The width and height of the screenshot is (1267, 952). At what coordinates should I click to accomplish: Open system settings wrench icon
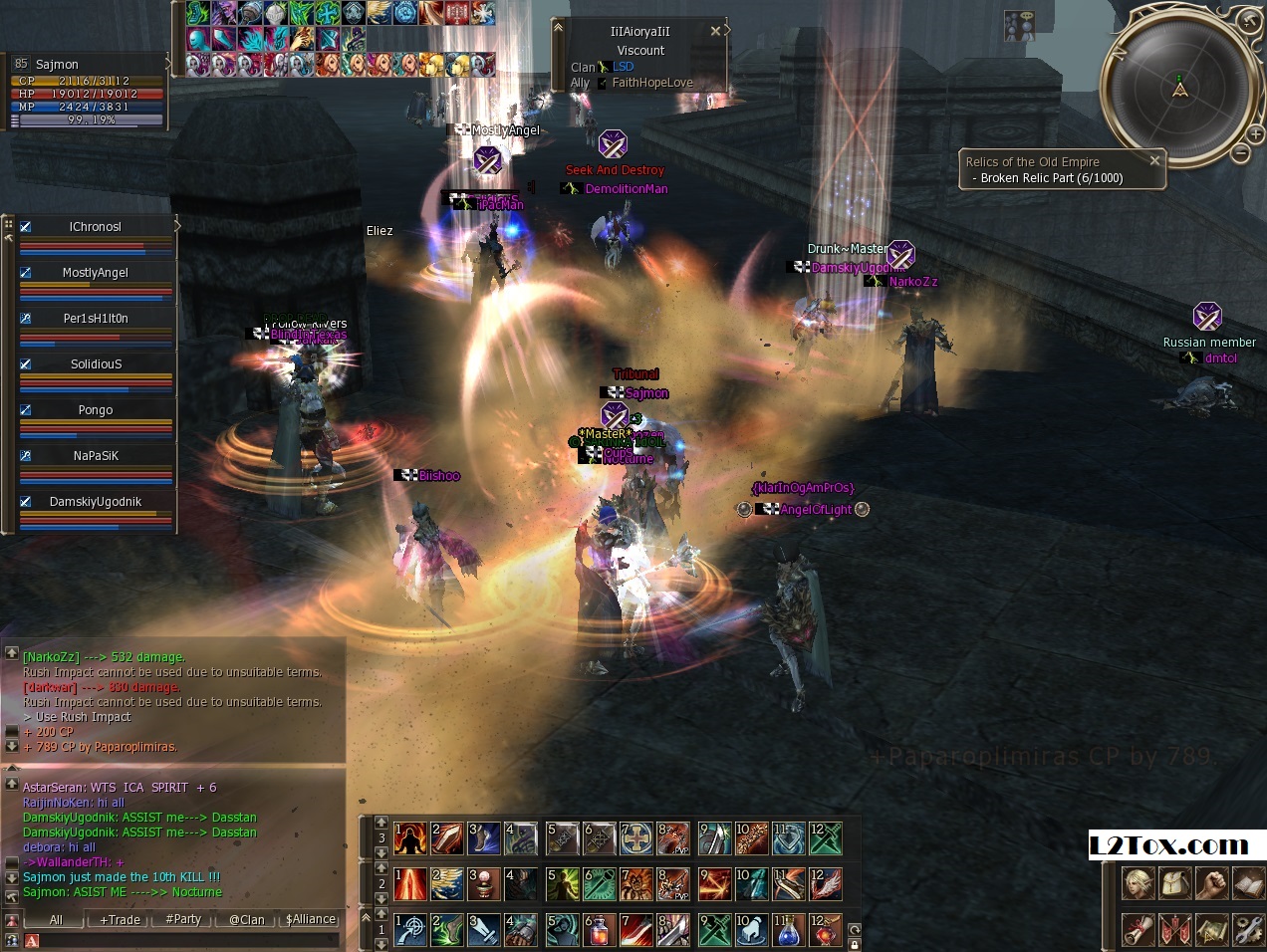point(1247,929)
